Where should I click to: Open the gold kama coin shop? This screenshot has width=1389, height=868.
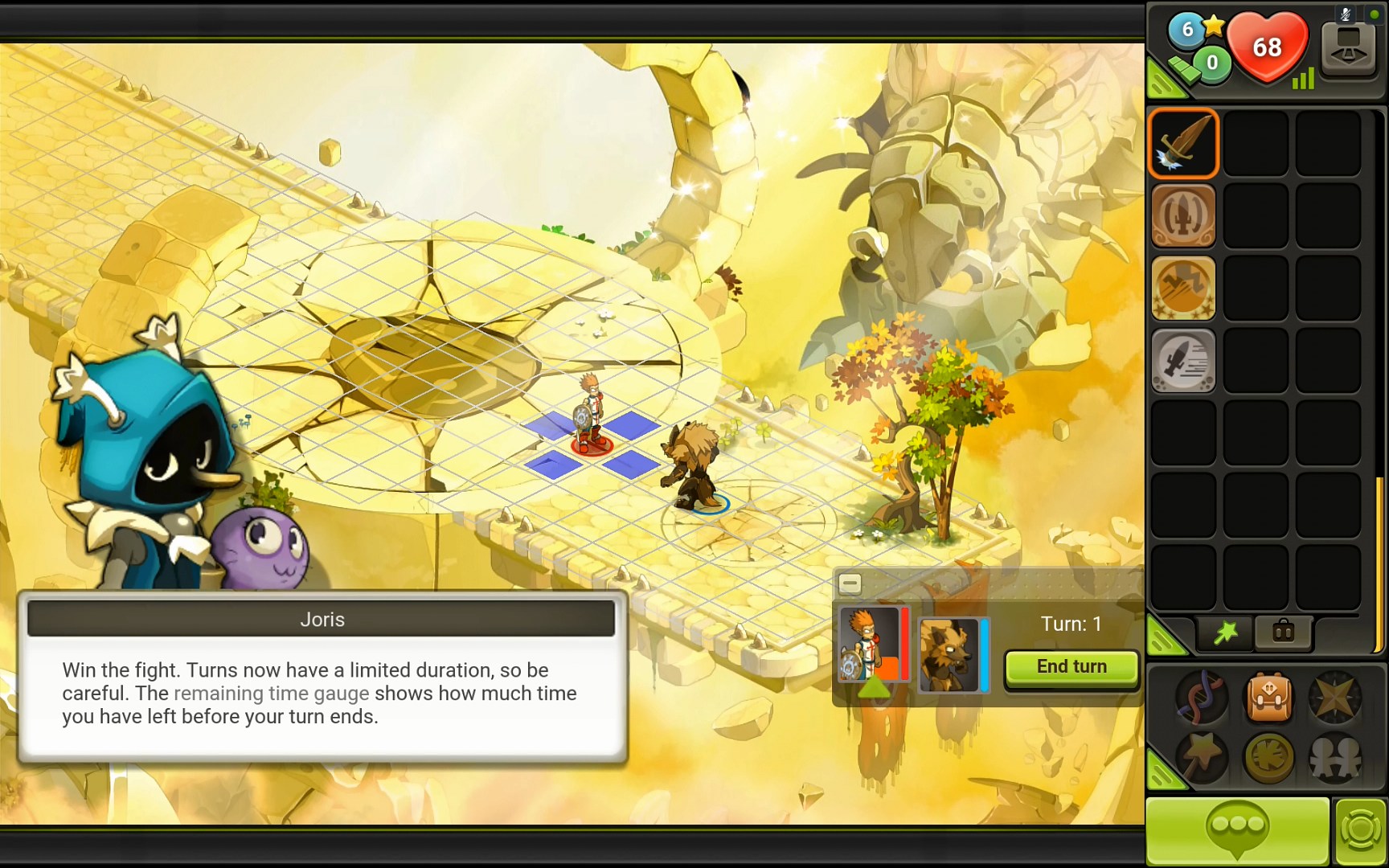click(x=1269, y=756)
